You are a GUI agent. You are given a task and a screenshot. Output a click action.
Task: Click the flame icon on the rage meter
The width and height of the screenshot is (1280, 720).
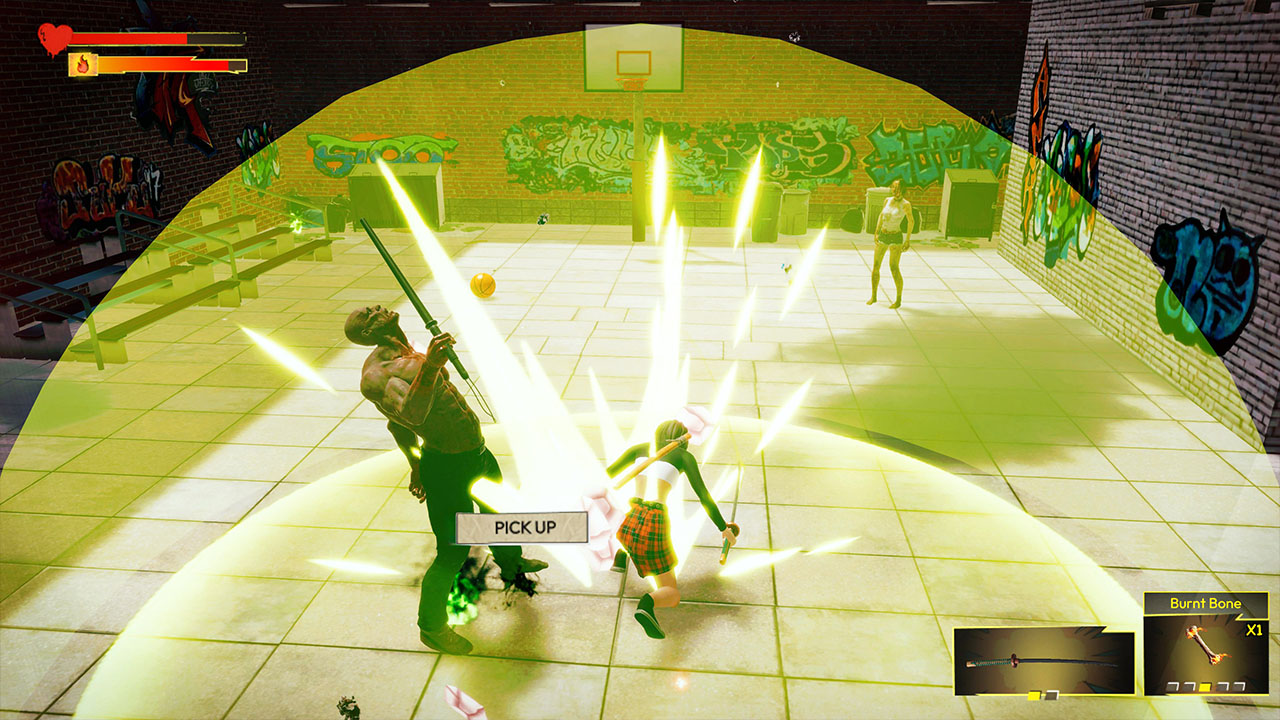pos(82,64)
